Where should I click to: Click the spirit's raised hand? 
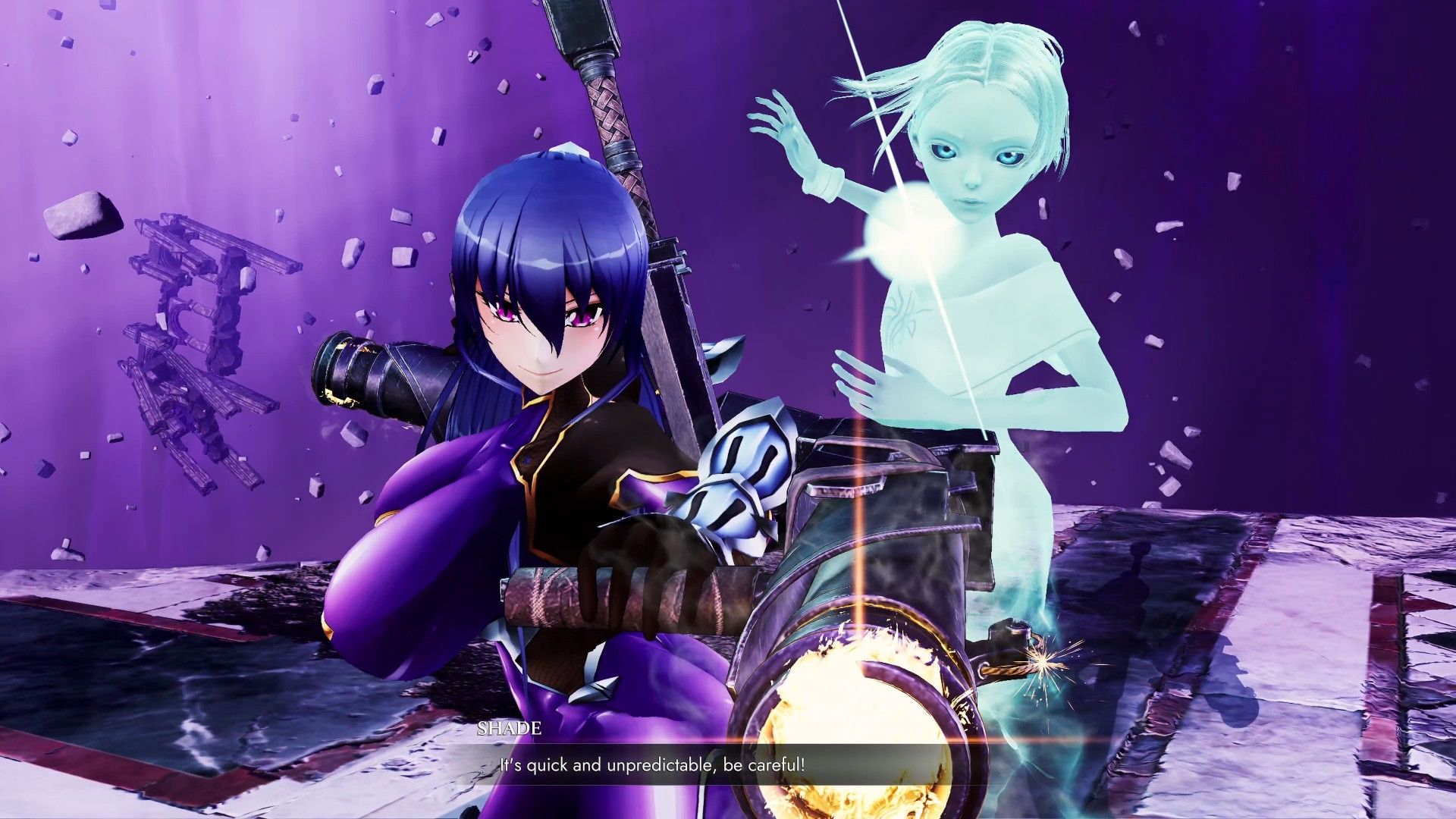pyautogui.click(x=789, y=136)
